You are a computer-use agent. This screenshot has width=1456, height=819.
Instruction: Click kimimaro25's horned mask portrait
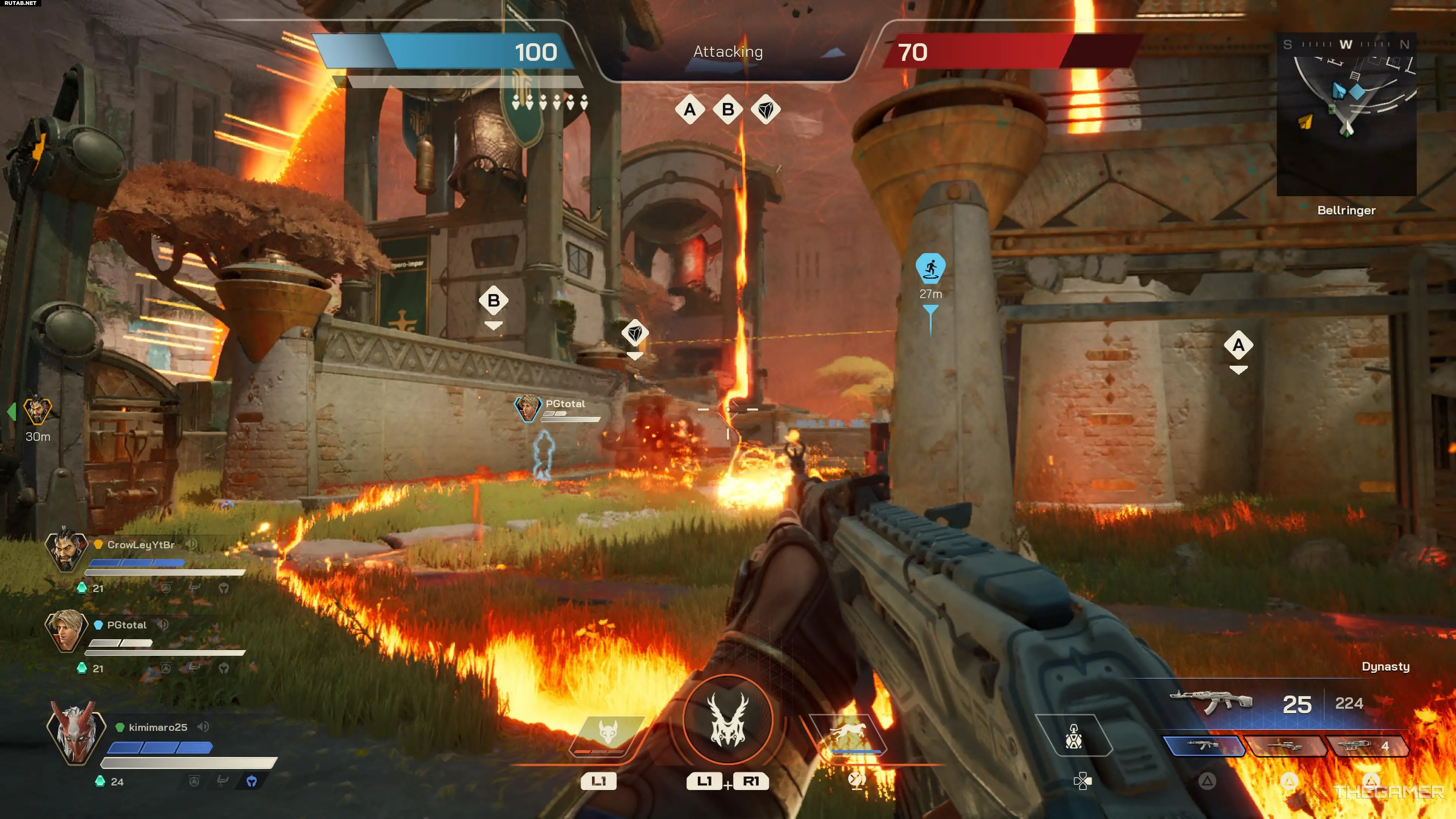(x=76, y=732)
